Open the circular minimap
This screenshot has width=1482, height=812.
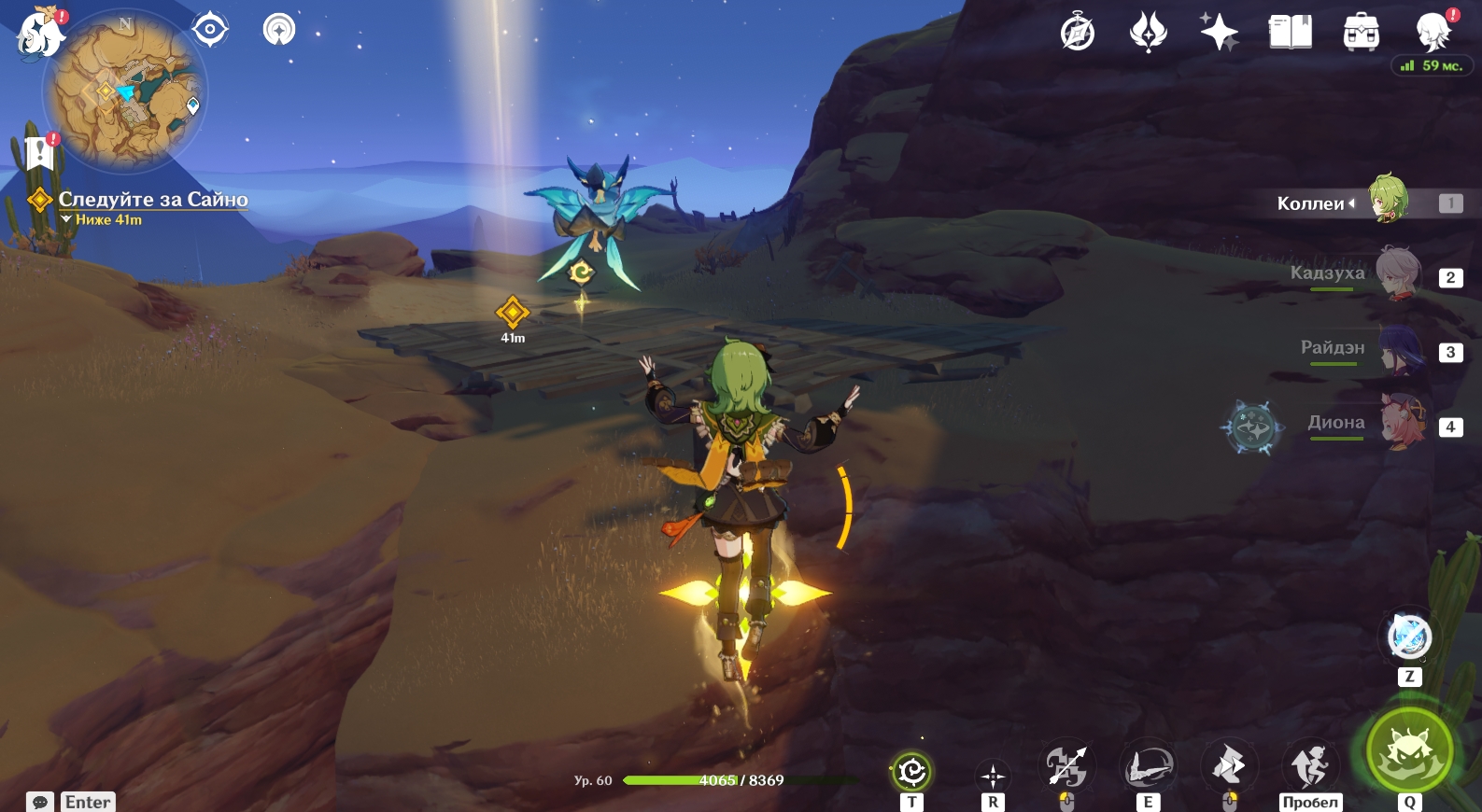tap(124, 93)
